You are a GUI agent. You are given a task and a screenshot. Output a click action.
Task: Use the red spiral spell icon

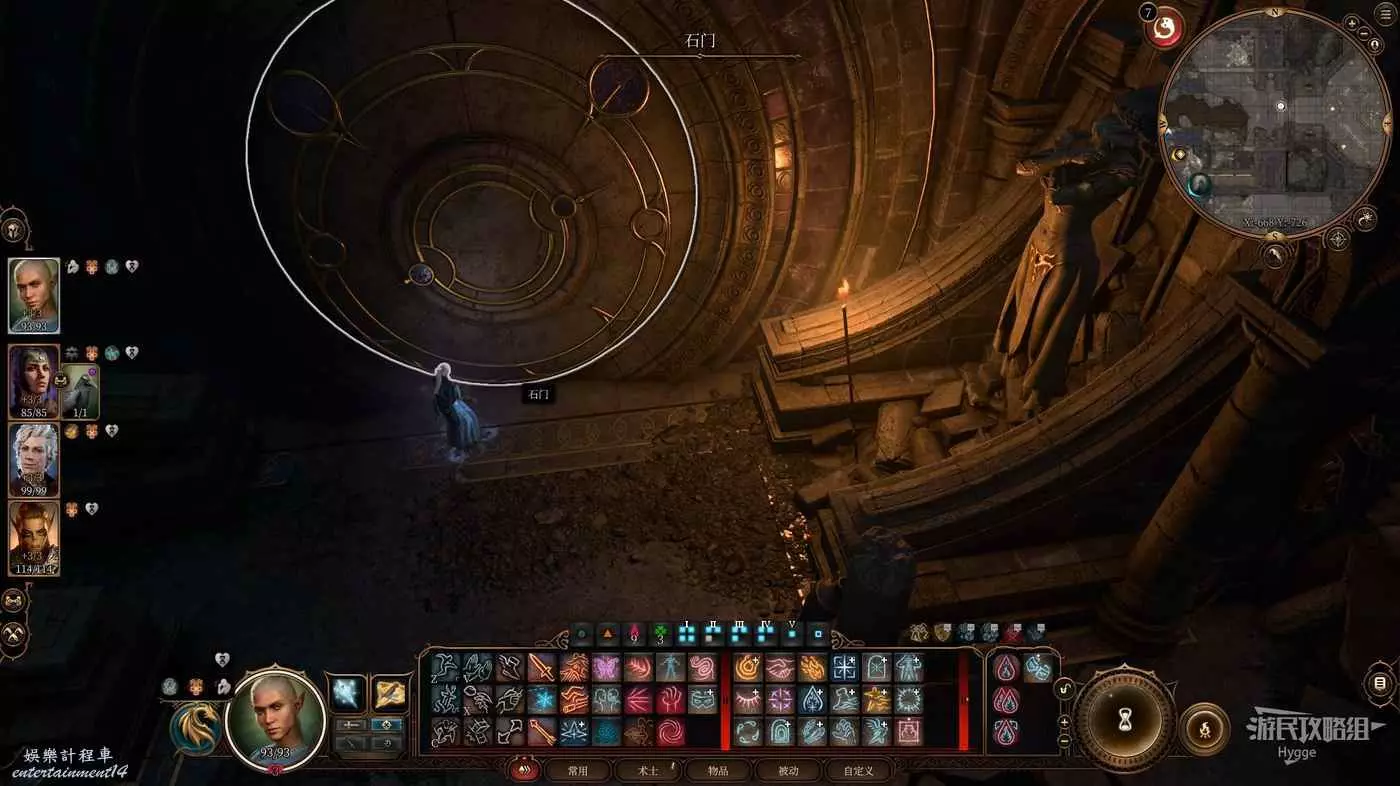(670, 731)
